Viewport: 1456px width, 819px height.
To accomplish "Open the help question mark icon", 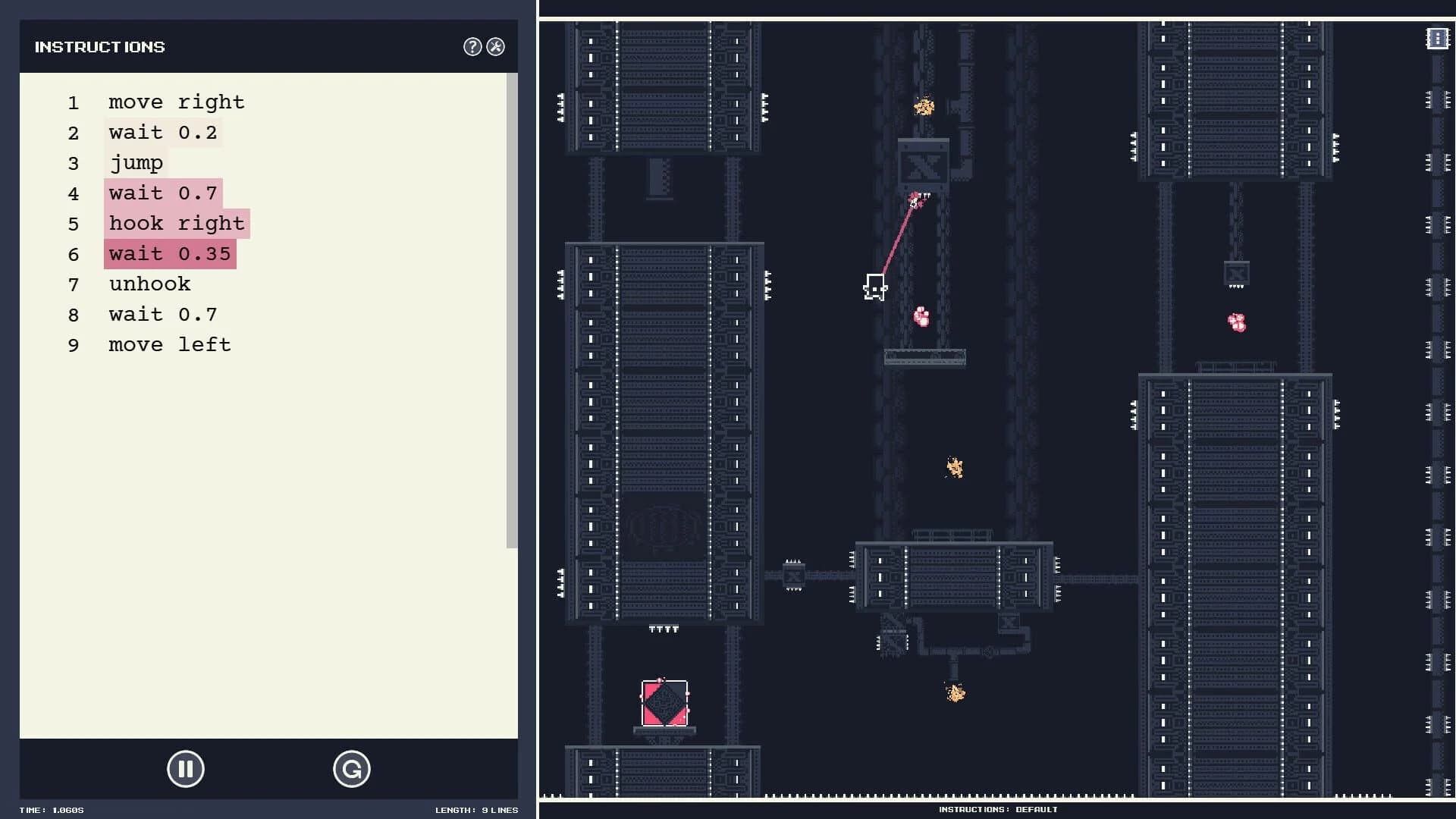I will [472, 46].
